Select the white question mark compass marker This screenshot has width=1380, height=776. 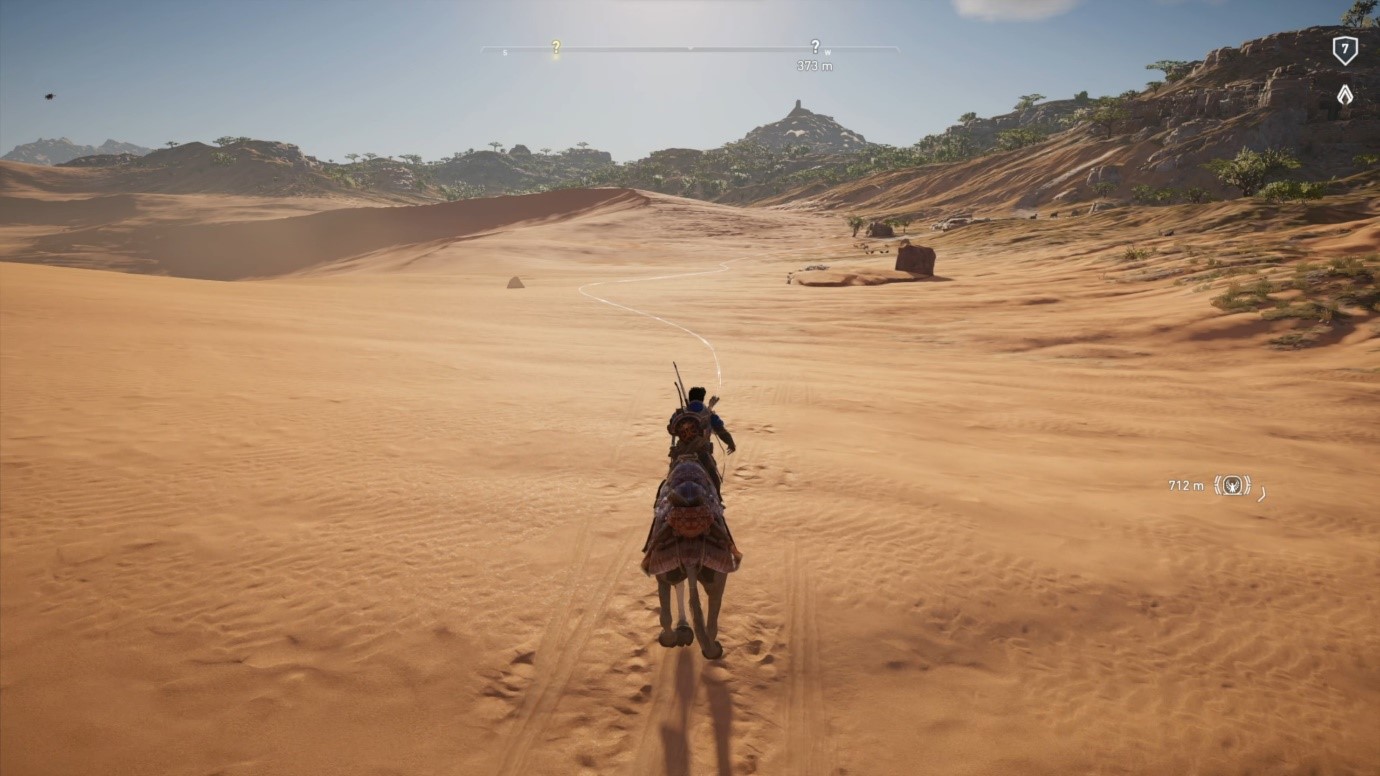click(815, 46)
